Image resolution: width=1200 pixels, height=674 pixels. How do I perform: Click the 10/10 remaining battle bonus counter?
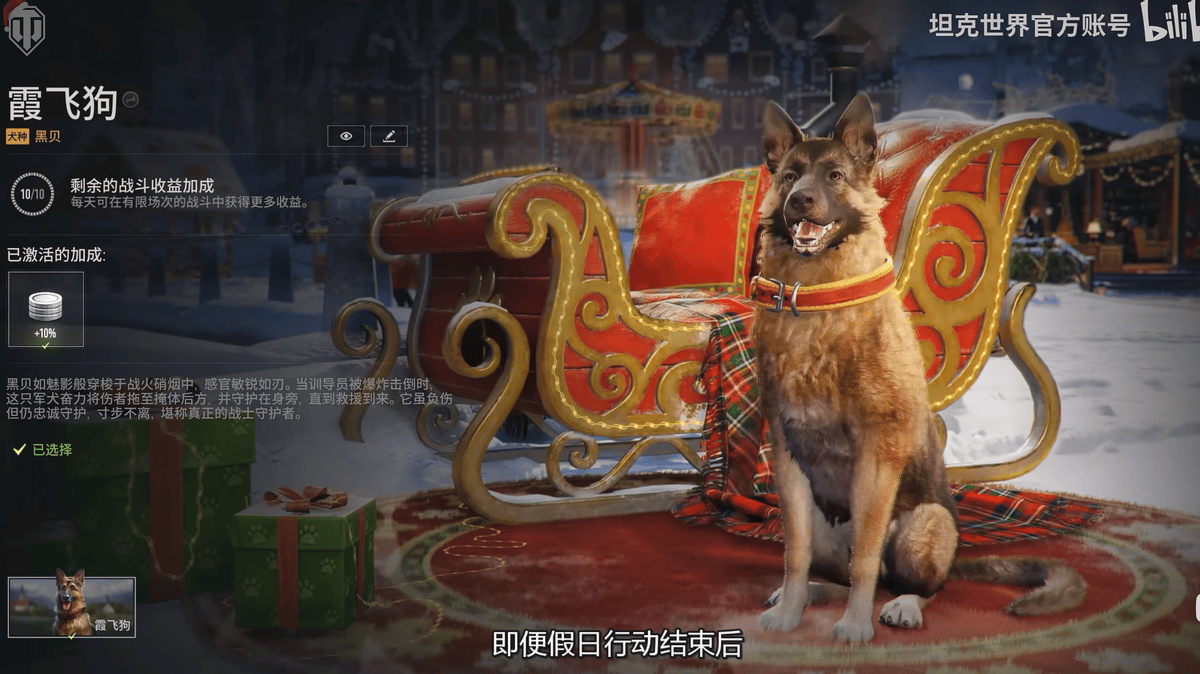[x=32, y=193]
